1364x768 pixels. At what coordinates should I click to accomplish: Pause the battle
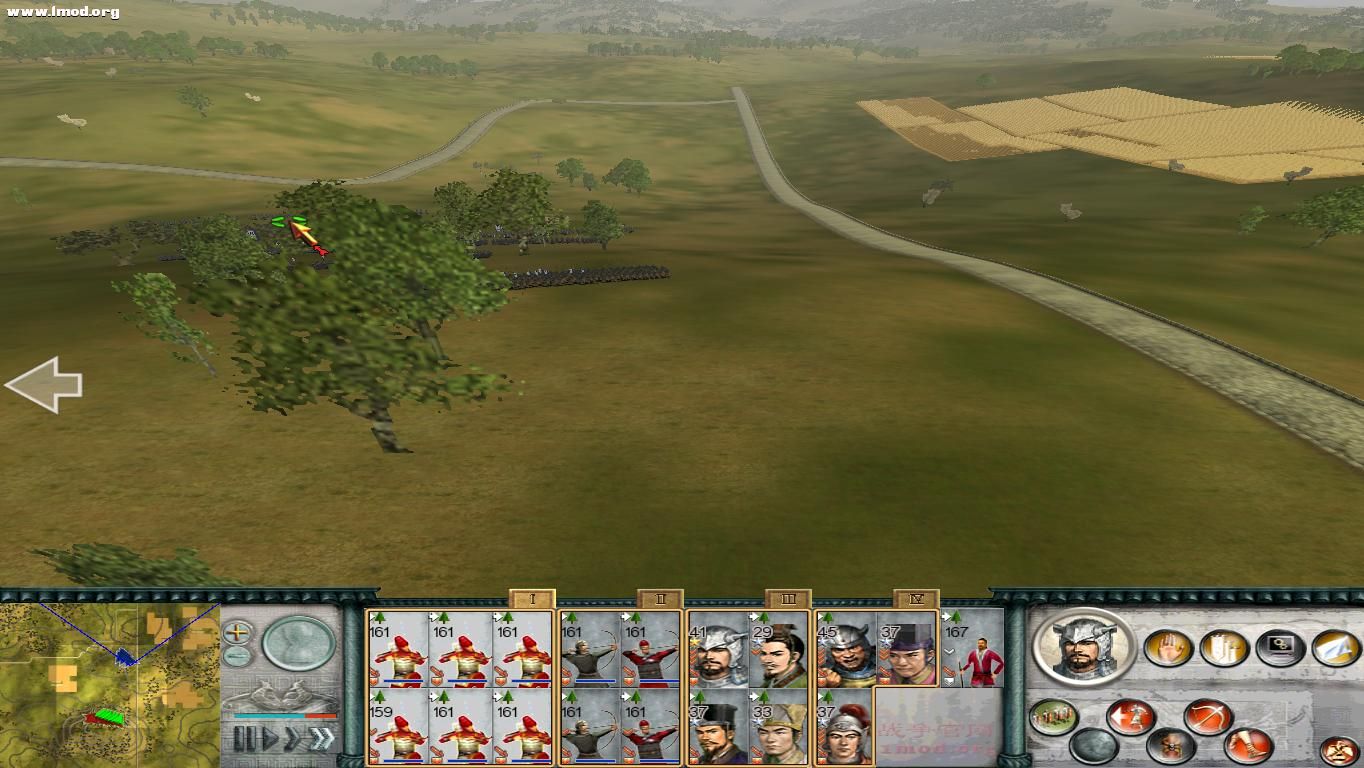pyautogui.click(x=242, y=739)
